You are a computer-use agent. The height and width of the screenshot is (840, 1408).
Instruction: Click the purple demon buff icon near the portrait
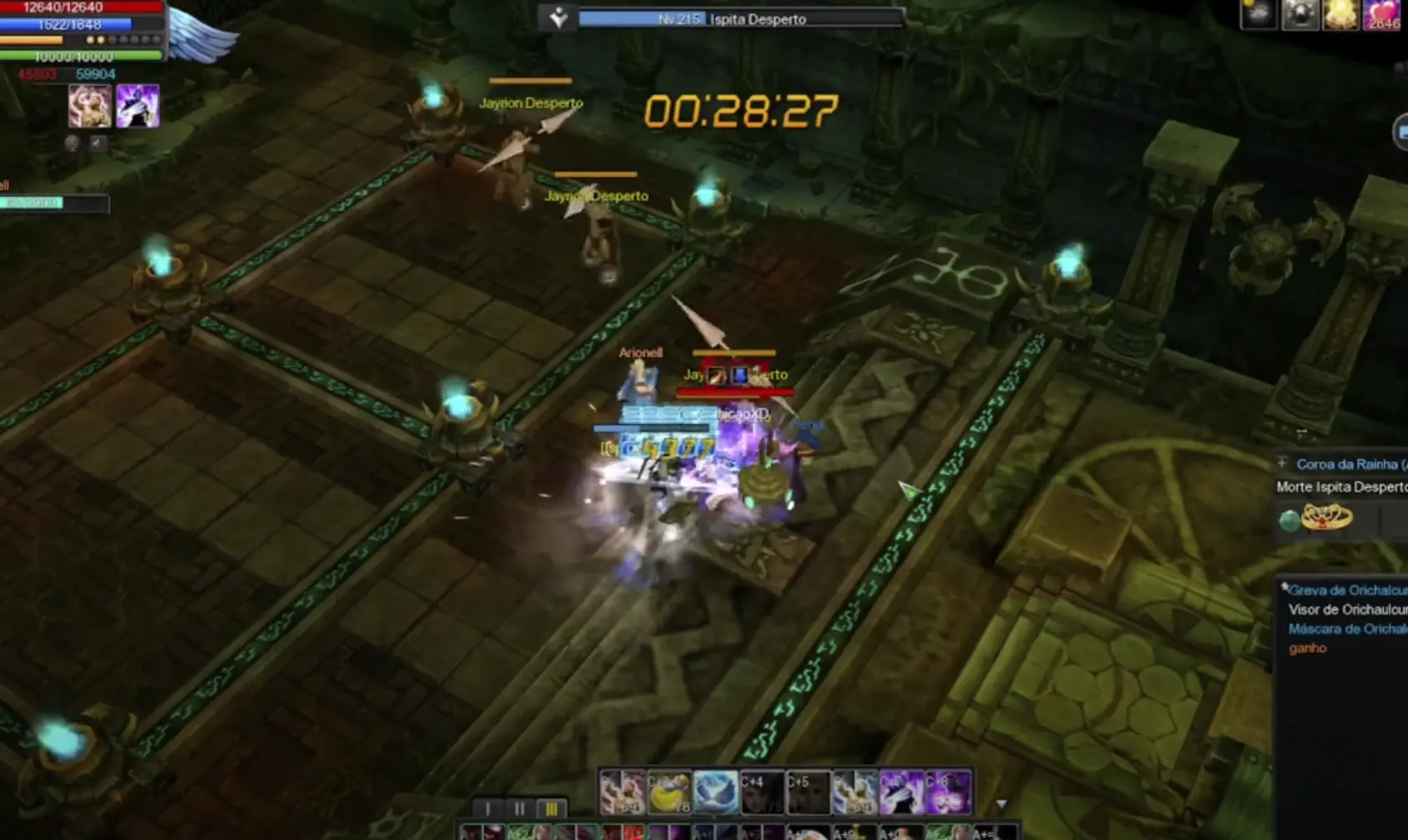pos(138,106)
